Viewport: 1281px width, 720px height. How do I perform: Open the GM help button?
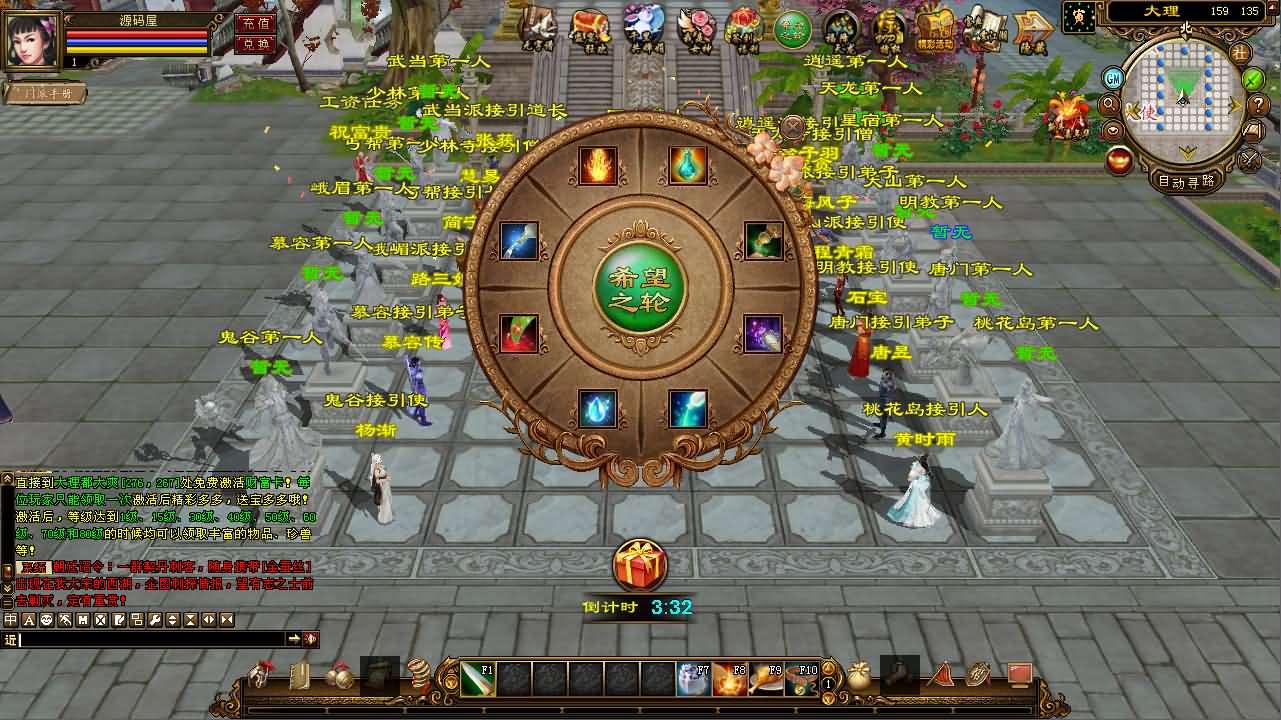click(1113, 78)
